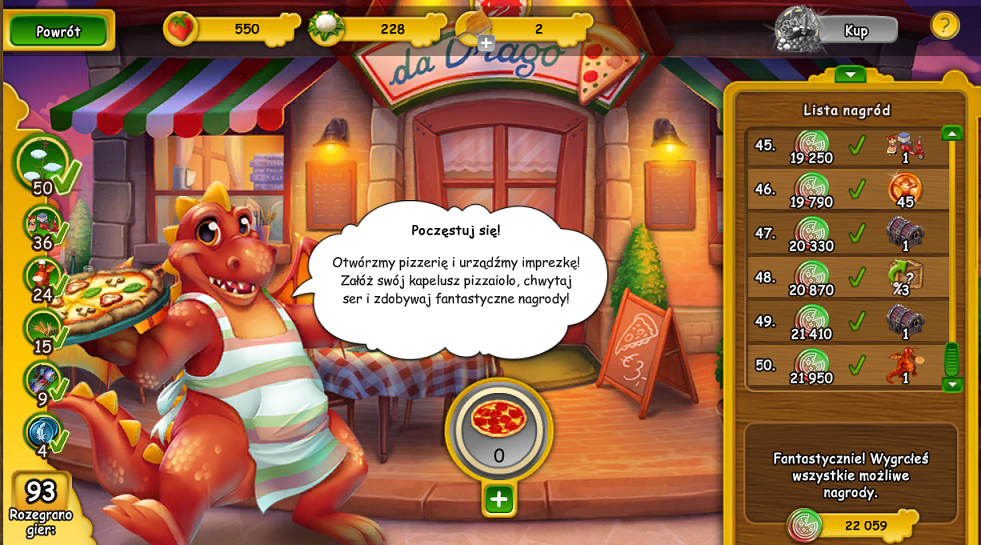Select reward row 45 in the list
The width and height of the screenshot is (981, 545).
click(x=847, y=146)
